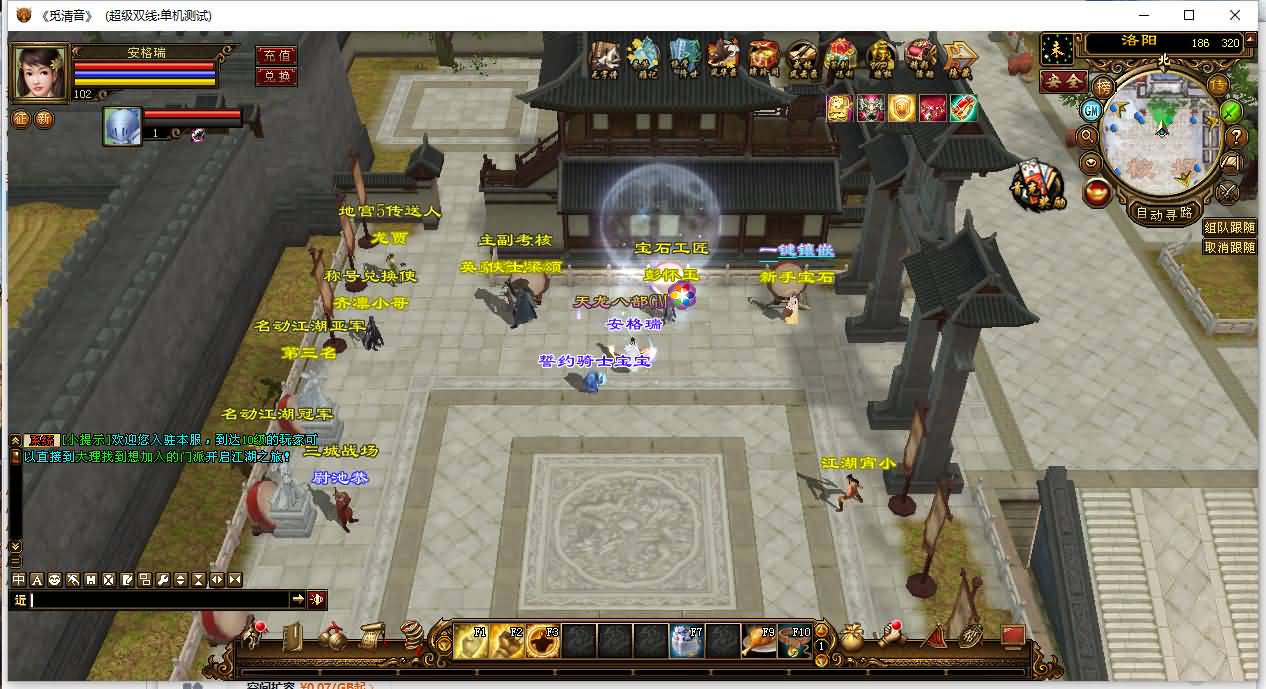
Task: Open the money bag inventory icon
Action: (x=852, y=637)
